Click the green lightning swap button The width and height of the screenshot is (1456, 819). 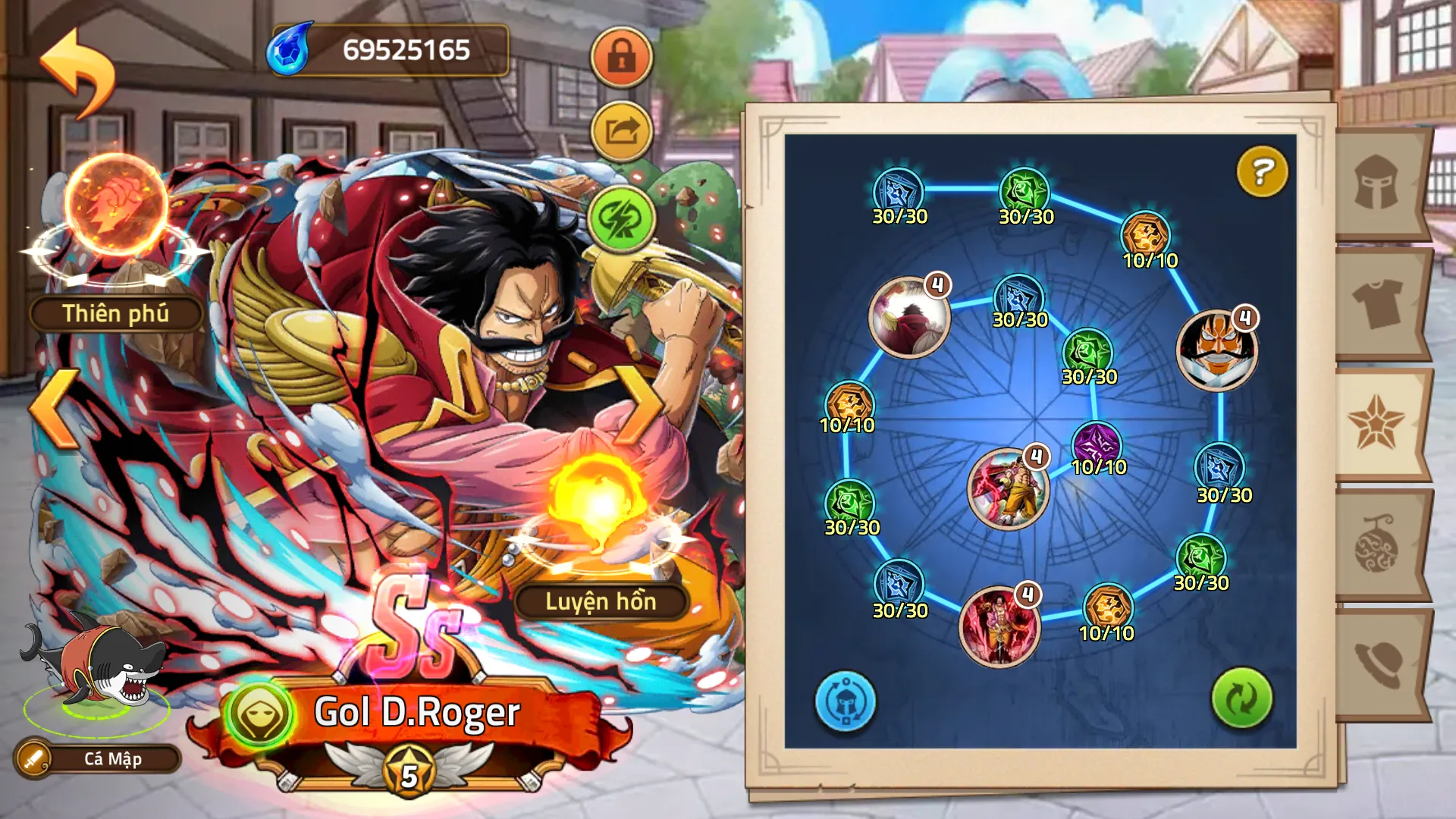click(621, 218)
